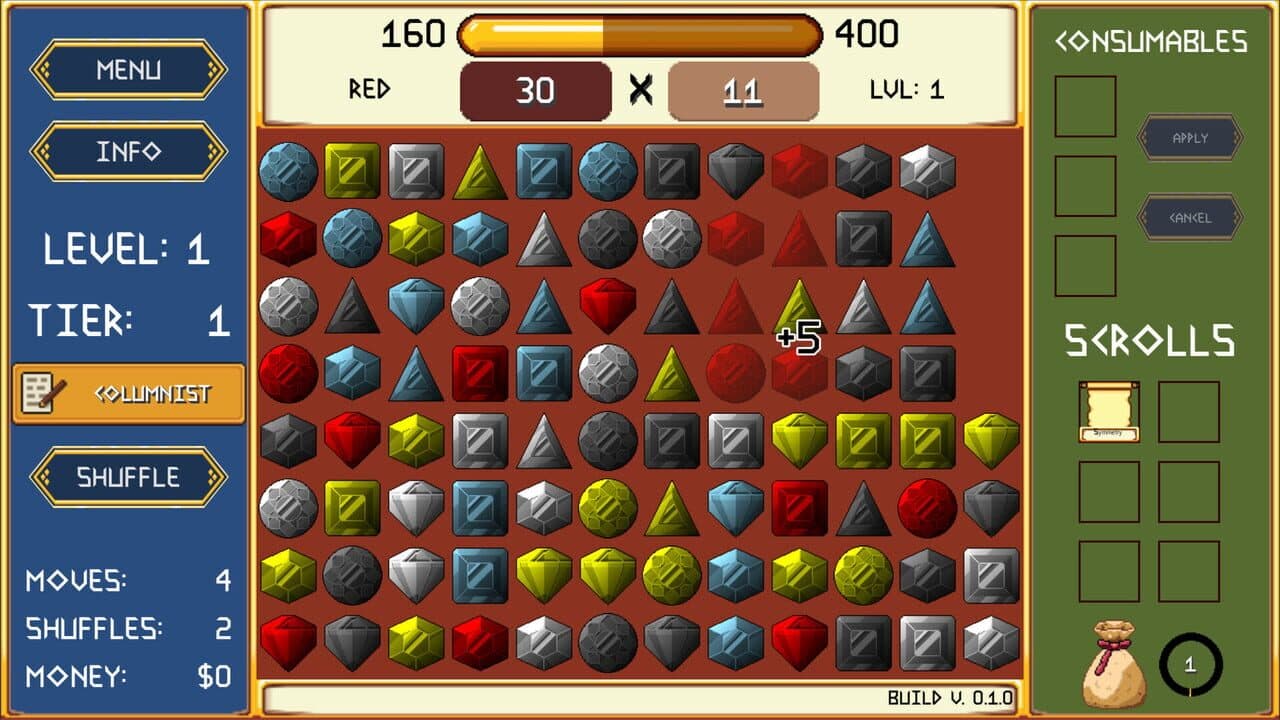Click the RED counter showing 30

[x=537, y=89]
